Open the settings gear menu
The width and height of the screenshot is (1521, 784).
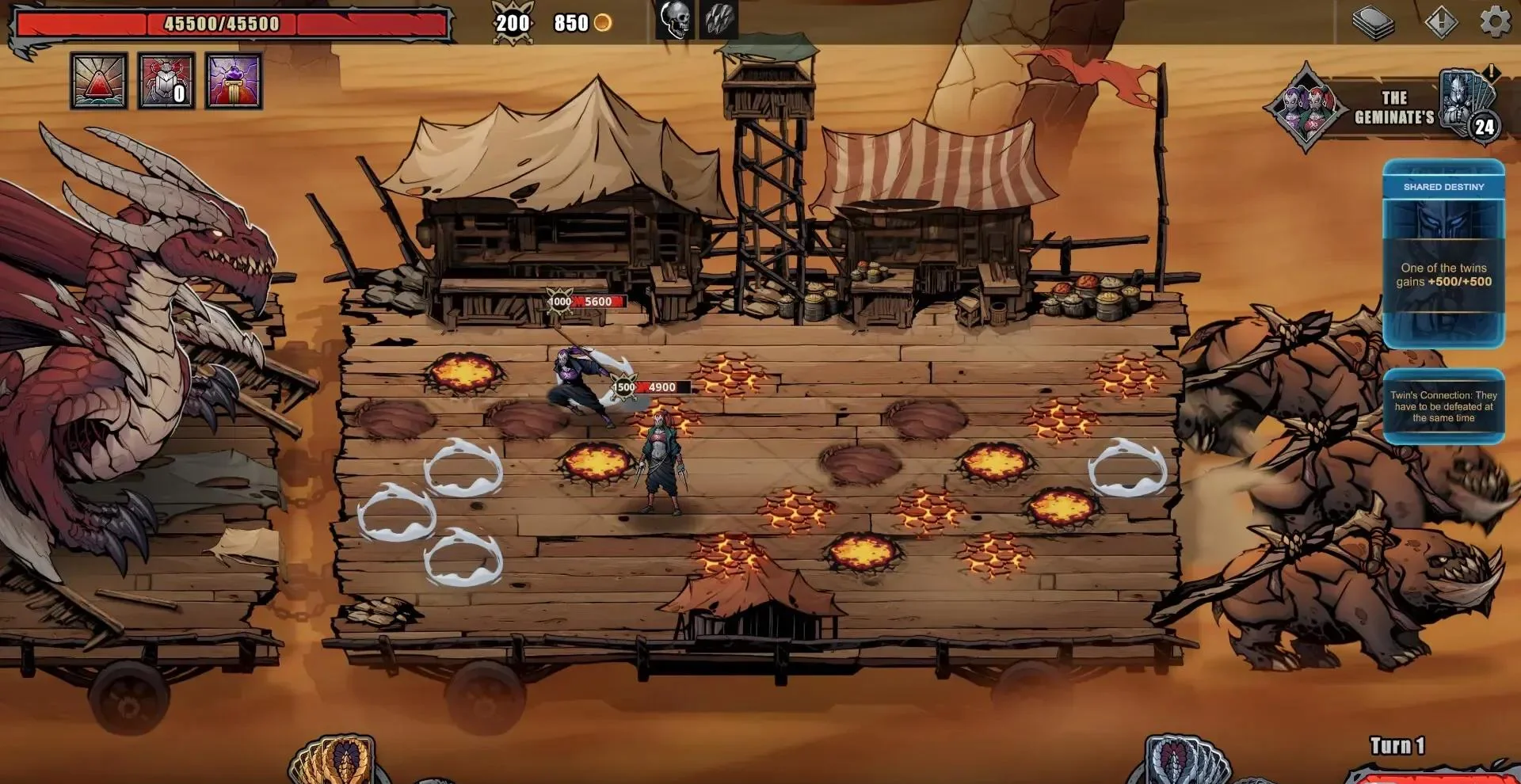click(x=1495, y=21)
